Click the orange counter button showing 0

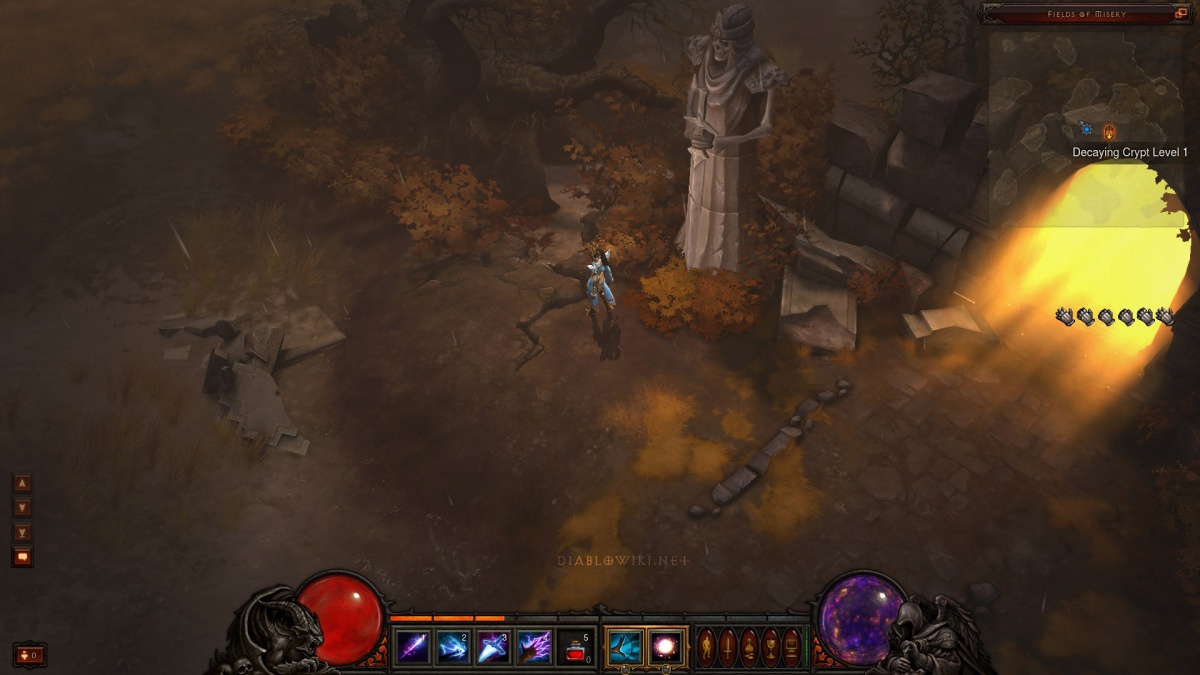[x=30, y=655]
